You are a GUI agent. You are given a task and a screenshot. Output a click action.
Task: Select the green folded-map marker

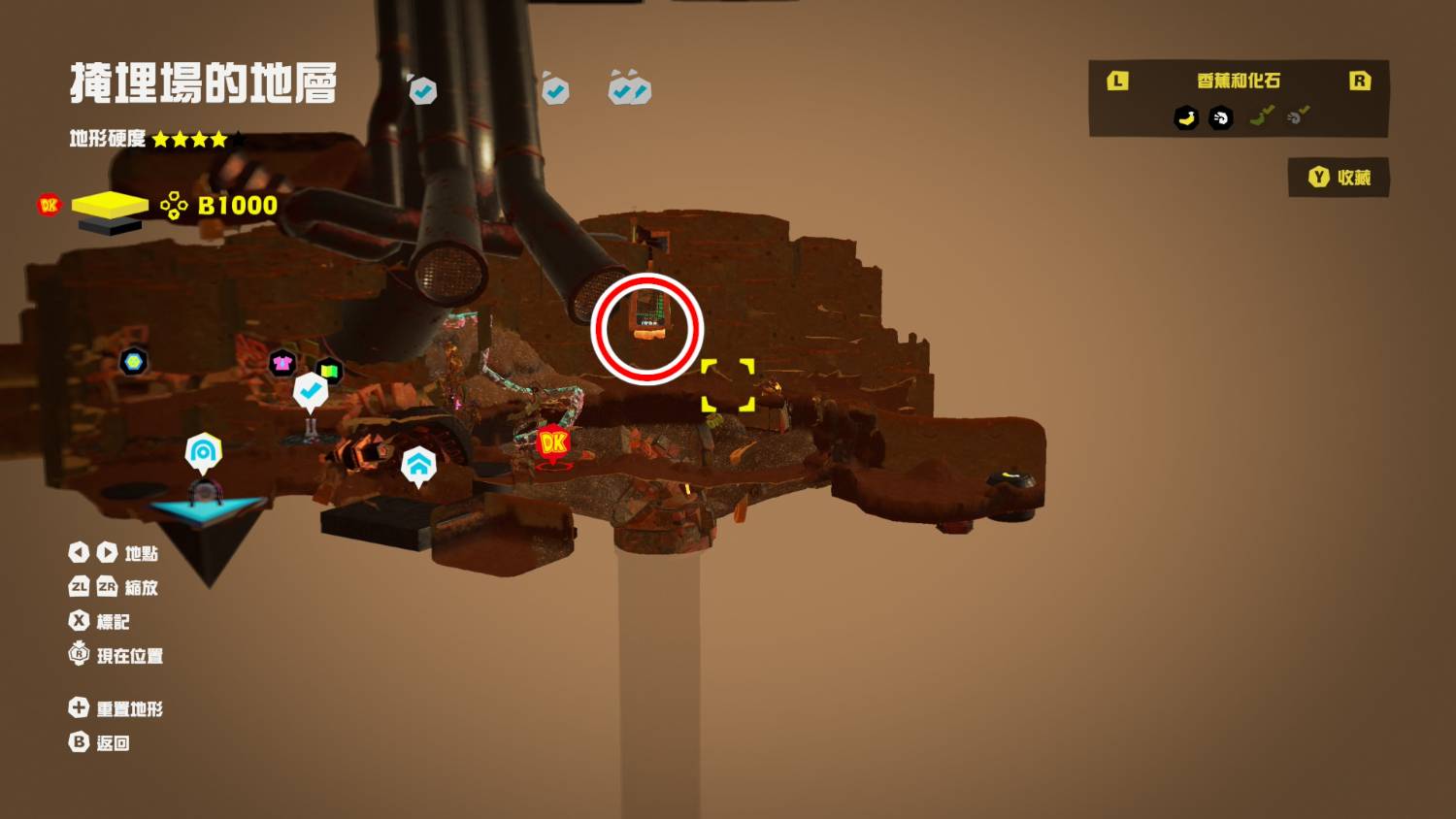tap(329, 371)
